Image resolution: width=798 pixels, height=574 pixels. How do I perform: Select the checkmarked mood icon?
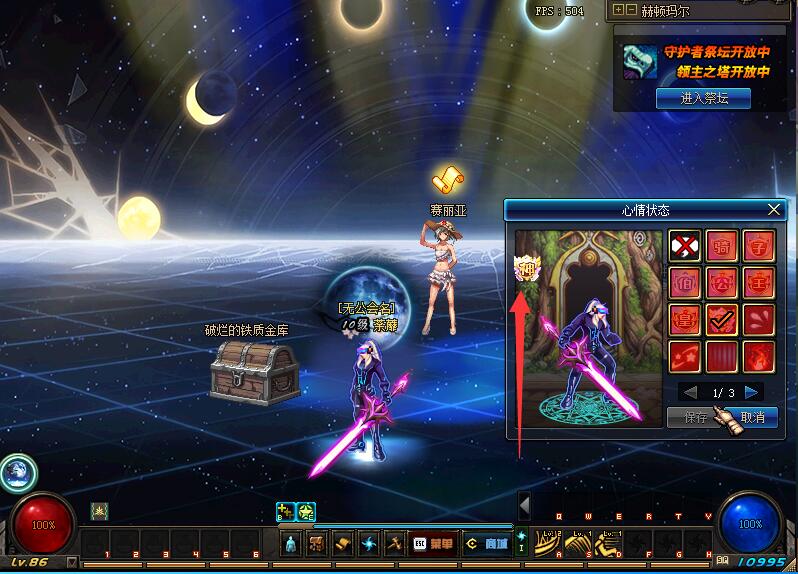(x=722, y=320)
